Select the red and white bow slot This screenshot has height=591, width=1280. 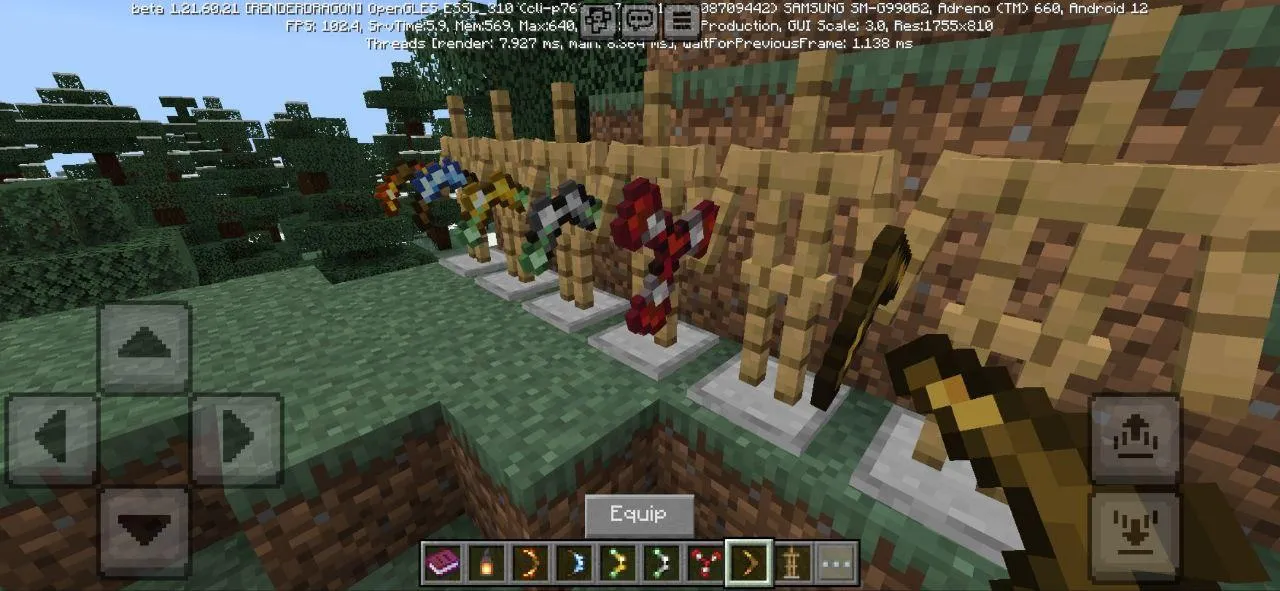705,565
